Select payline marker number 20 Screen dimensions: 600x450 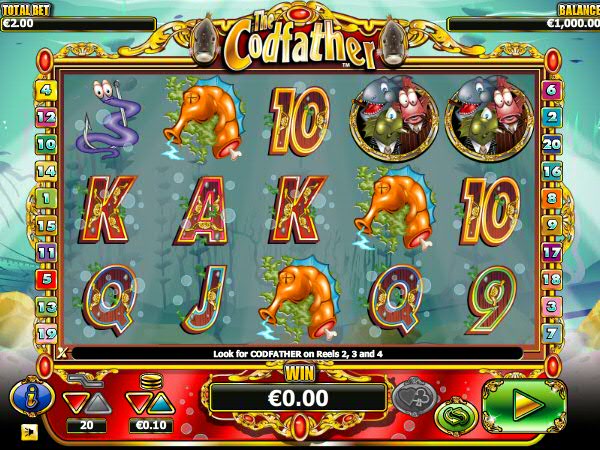[x=551, y=144]
